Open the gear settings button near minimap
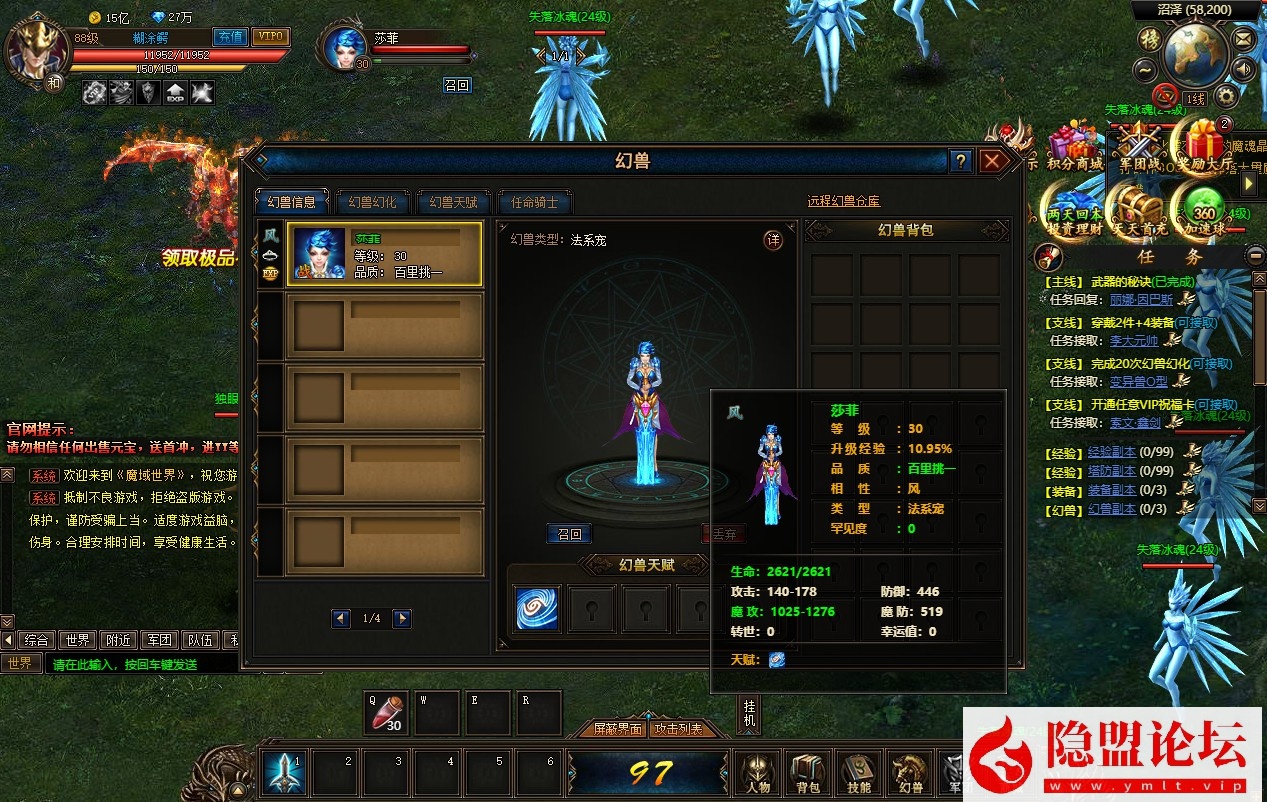This screenshot has width=1267, height=802. [x=1225, y=96]
